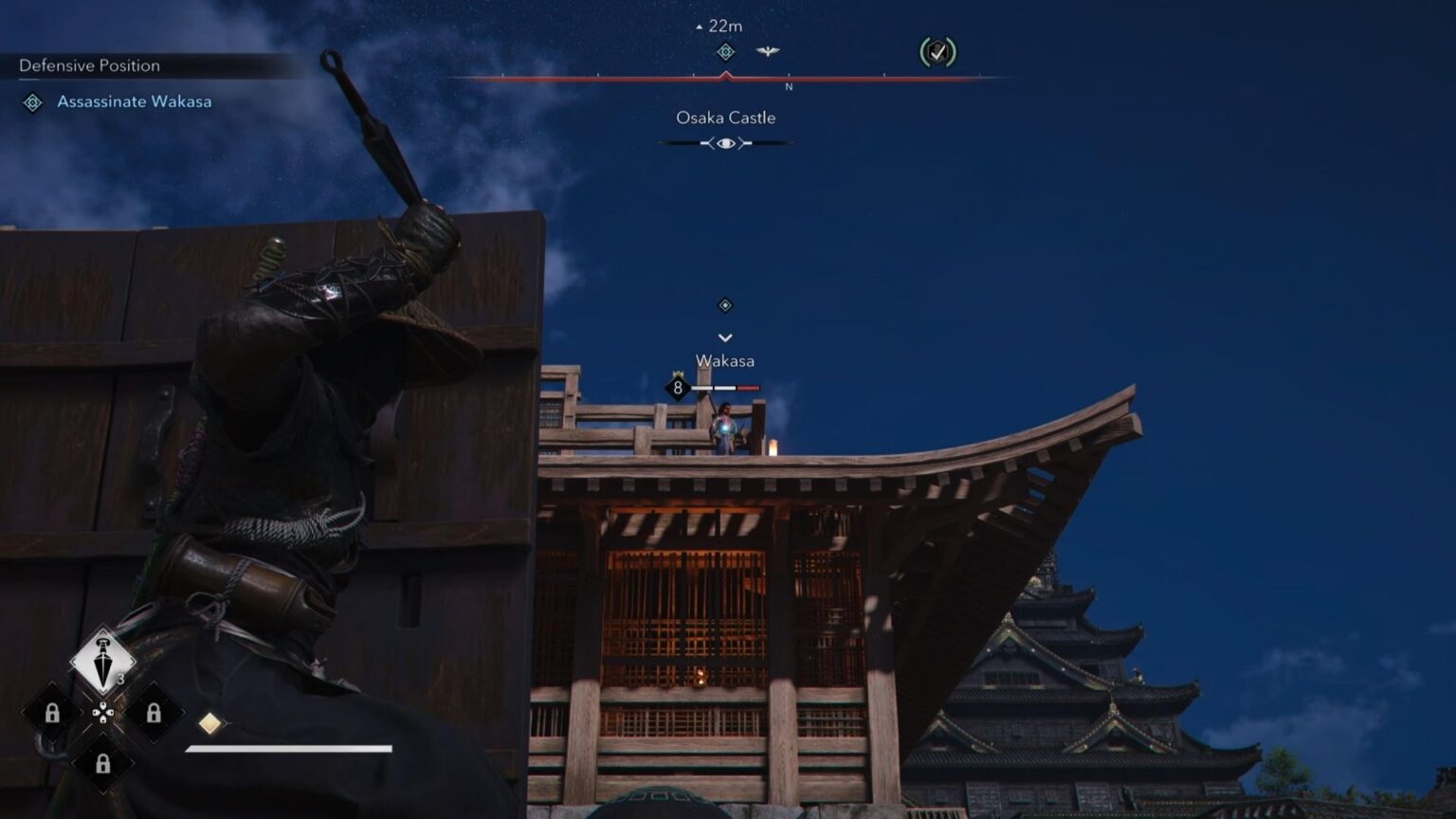This screenshot has height=819, width=1456.
Task: Click the Assassinate Wakasa objective text
Action: click(133, 101)
